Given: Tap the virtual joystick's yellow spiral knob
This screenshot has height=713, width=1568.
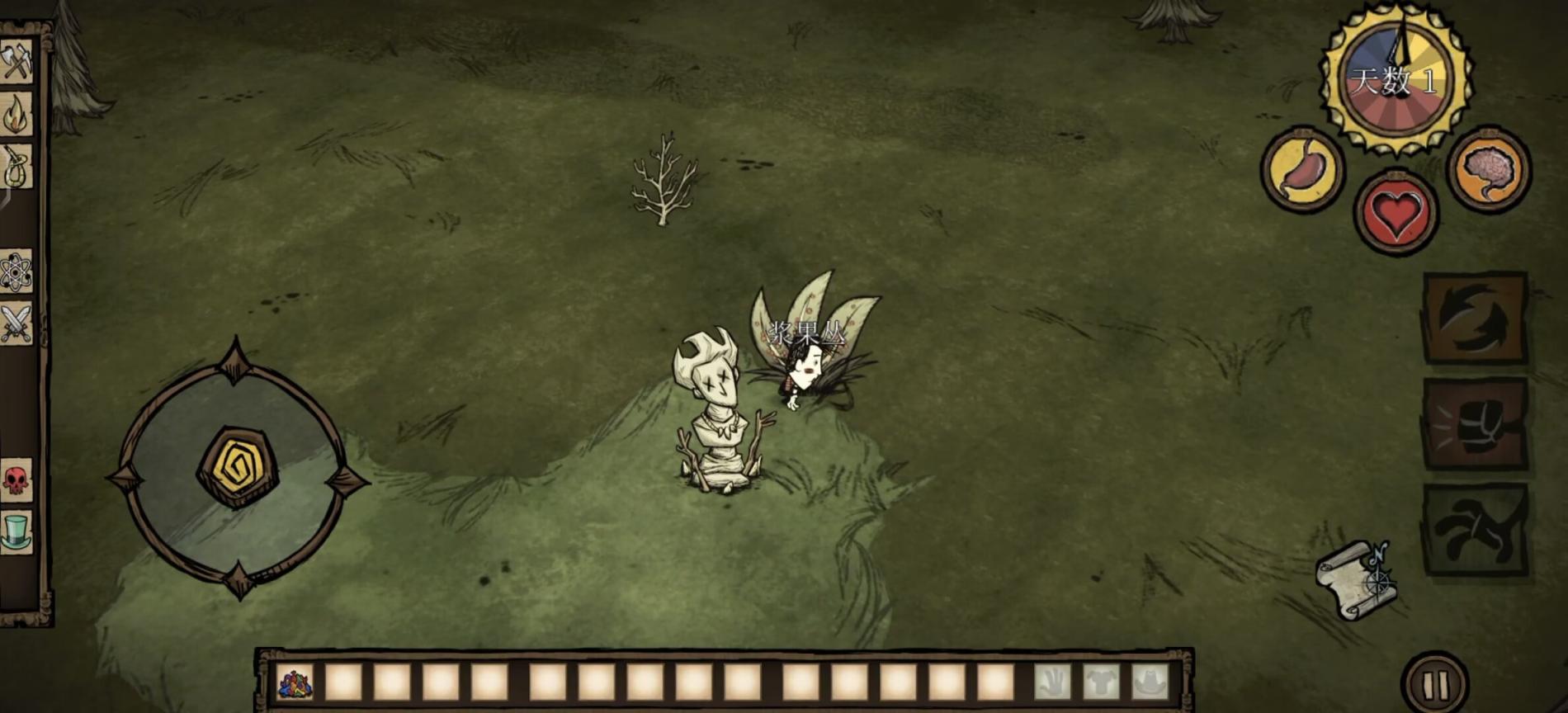Looking at the screenshot, I should (x=238, y=467).
